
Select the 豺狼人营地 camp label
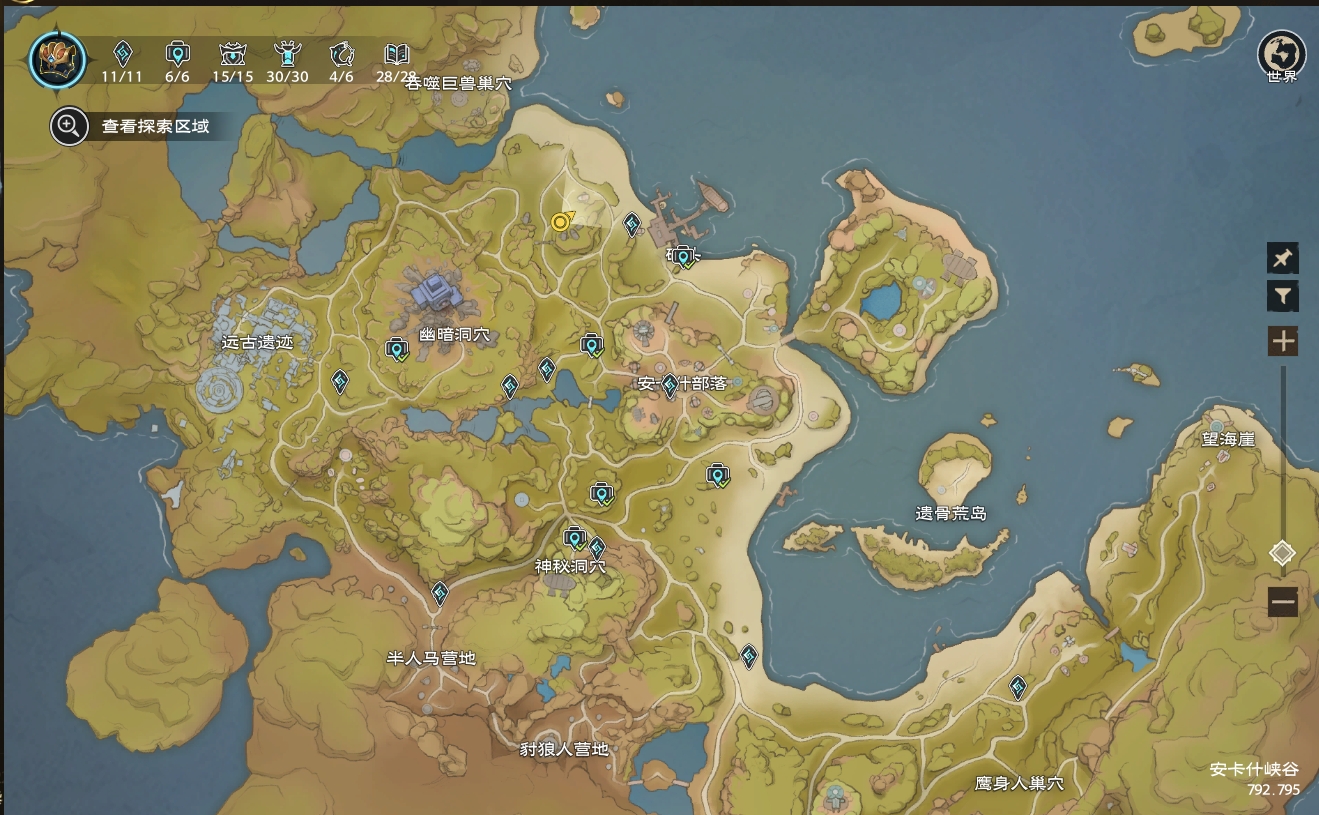pos(564,749)
